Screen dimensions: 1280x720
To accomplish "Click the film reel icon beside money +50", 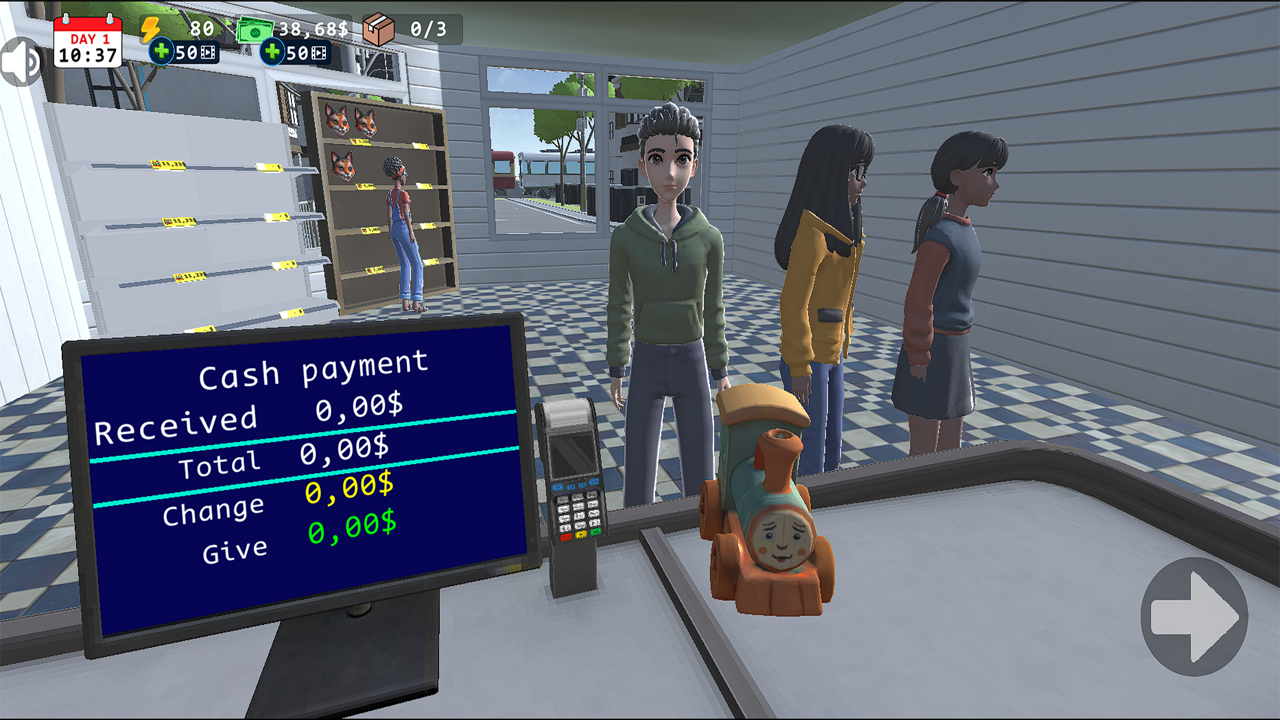I will [317, 52].
